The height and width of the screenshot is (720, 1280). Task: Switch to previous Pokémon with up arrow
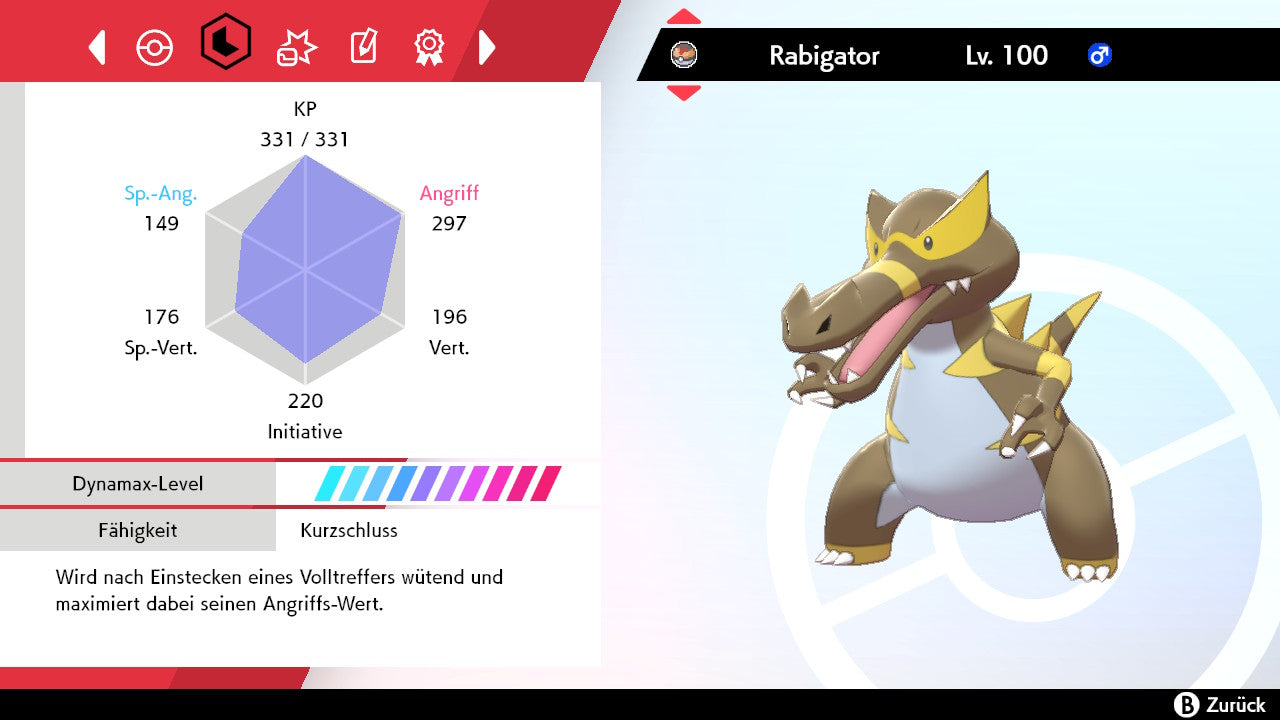click(x=684, y=17)
